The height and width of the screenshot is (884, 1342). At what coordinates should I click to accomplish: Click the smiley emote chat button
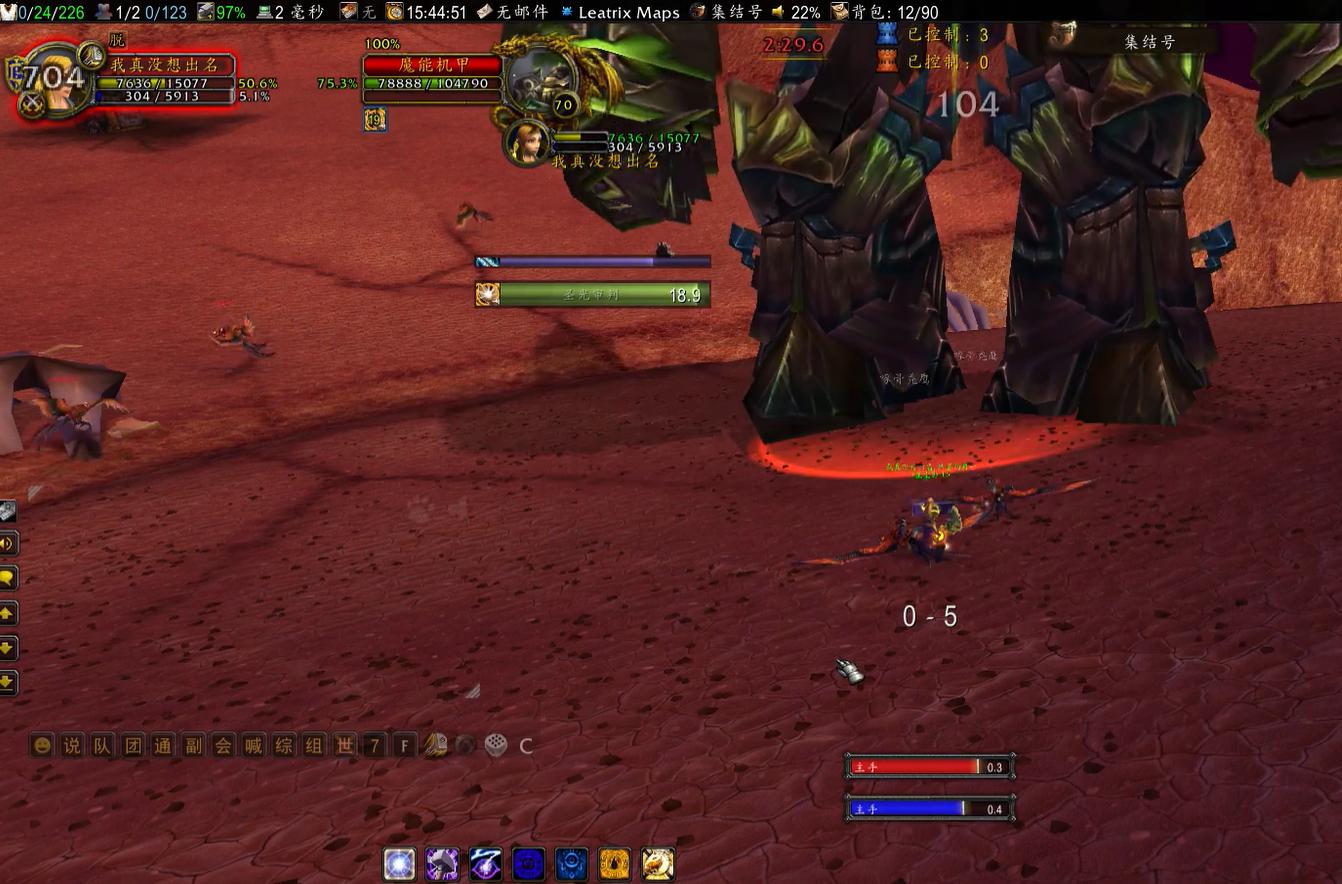[42, 745]
